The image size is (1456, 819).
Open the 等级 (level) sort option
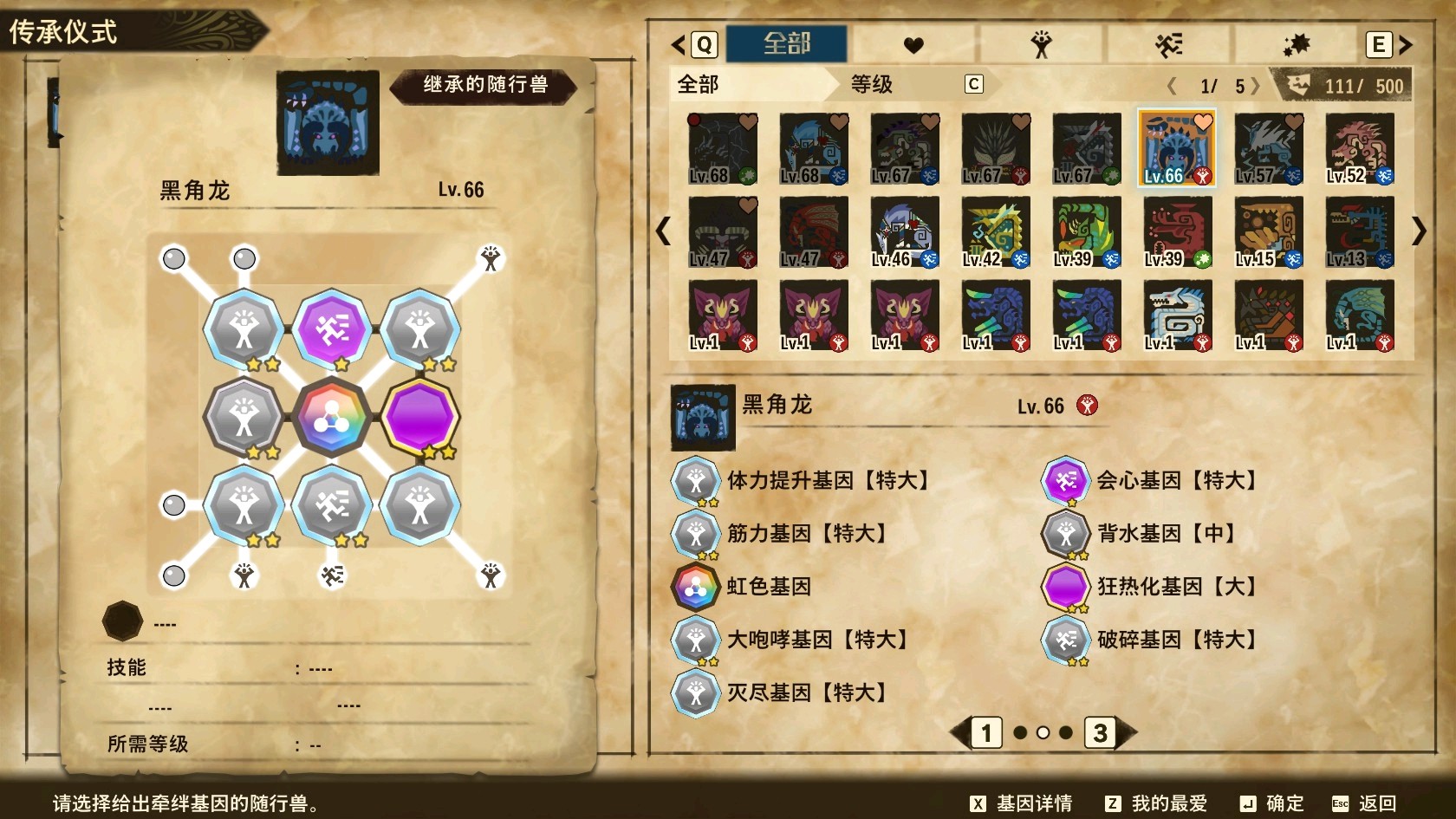pos(871,84)
